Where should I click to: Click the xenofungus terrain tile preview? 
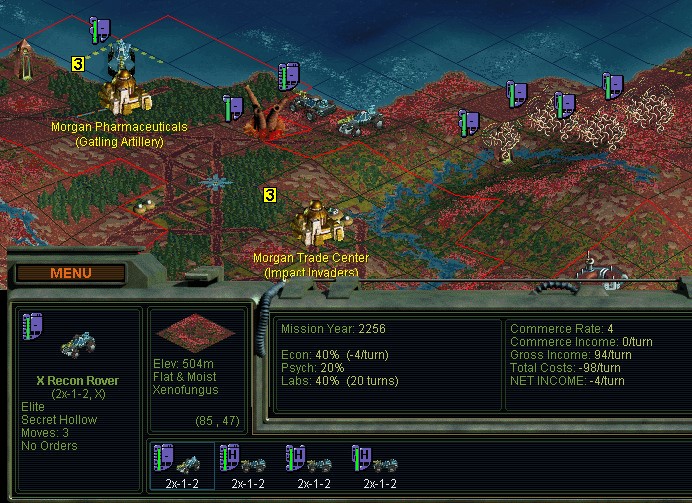[x=196, y=335]
